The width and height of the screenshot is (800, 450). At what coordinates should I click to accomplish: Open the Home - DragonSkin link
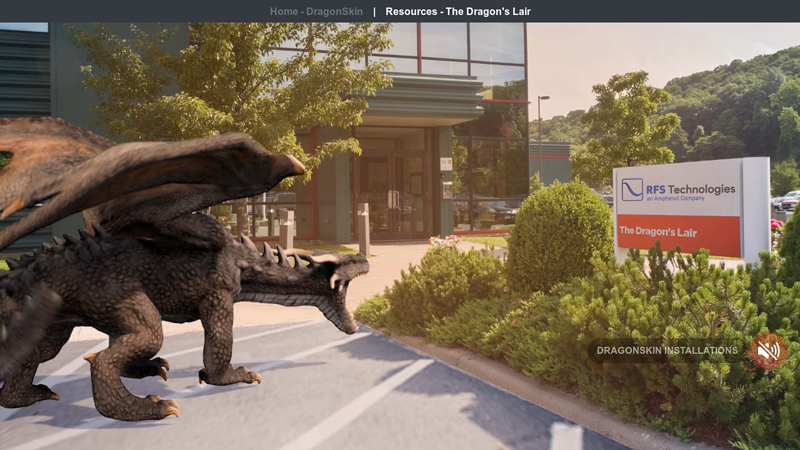pyautogui.click(x=316, y=12)
